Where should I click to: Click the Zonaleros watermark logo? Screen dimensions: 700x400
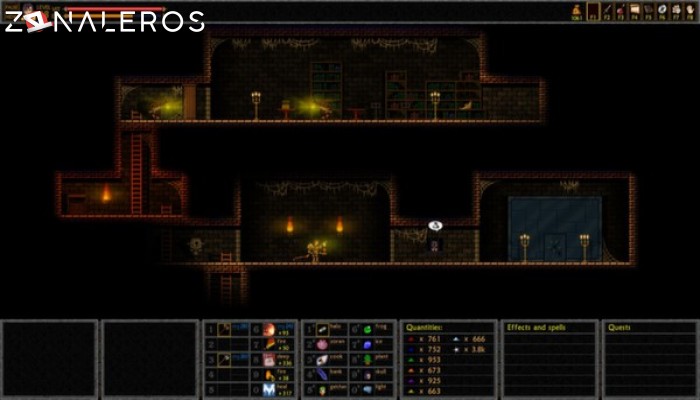click(104, 20)
